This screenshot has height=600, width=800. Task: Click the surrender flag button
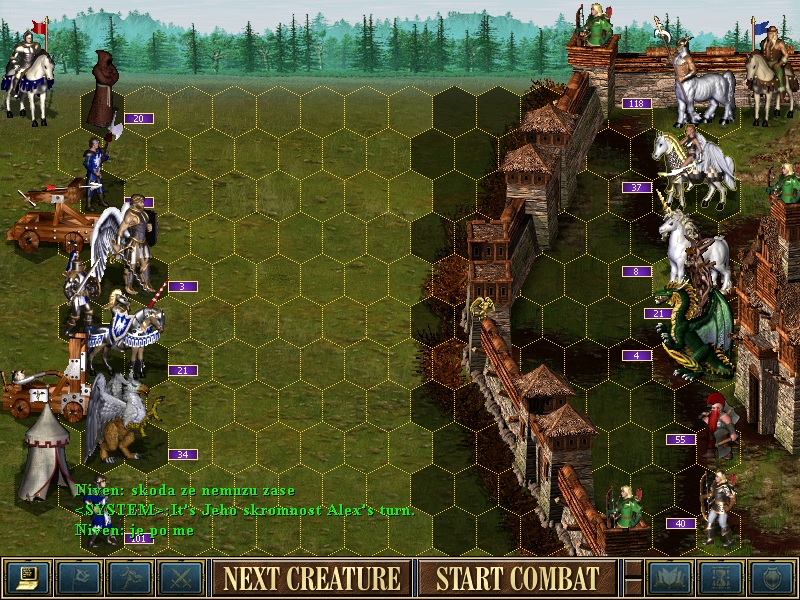(79, 577)
